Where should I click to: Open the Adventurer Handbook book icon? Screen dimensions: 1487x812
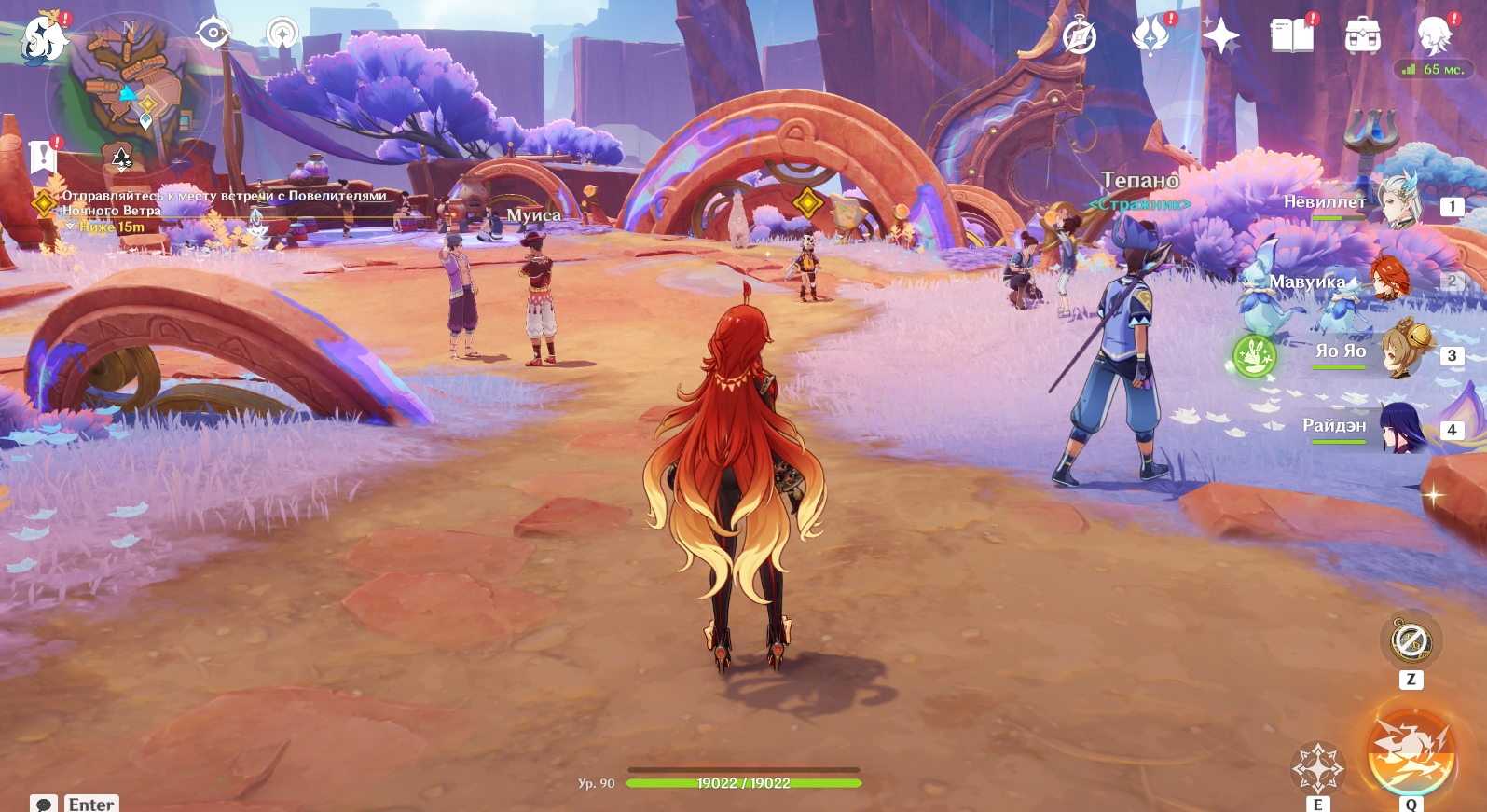[1291, 37]
